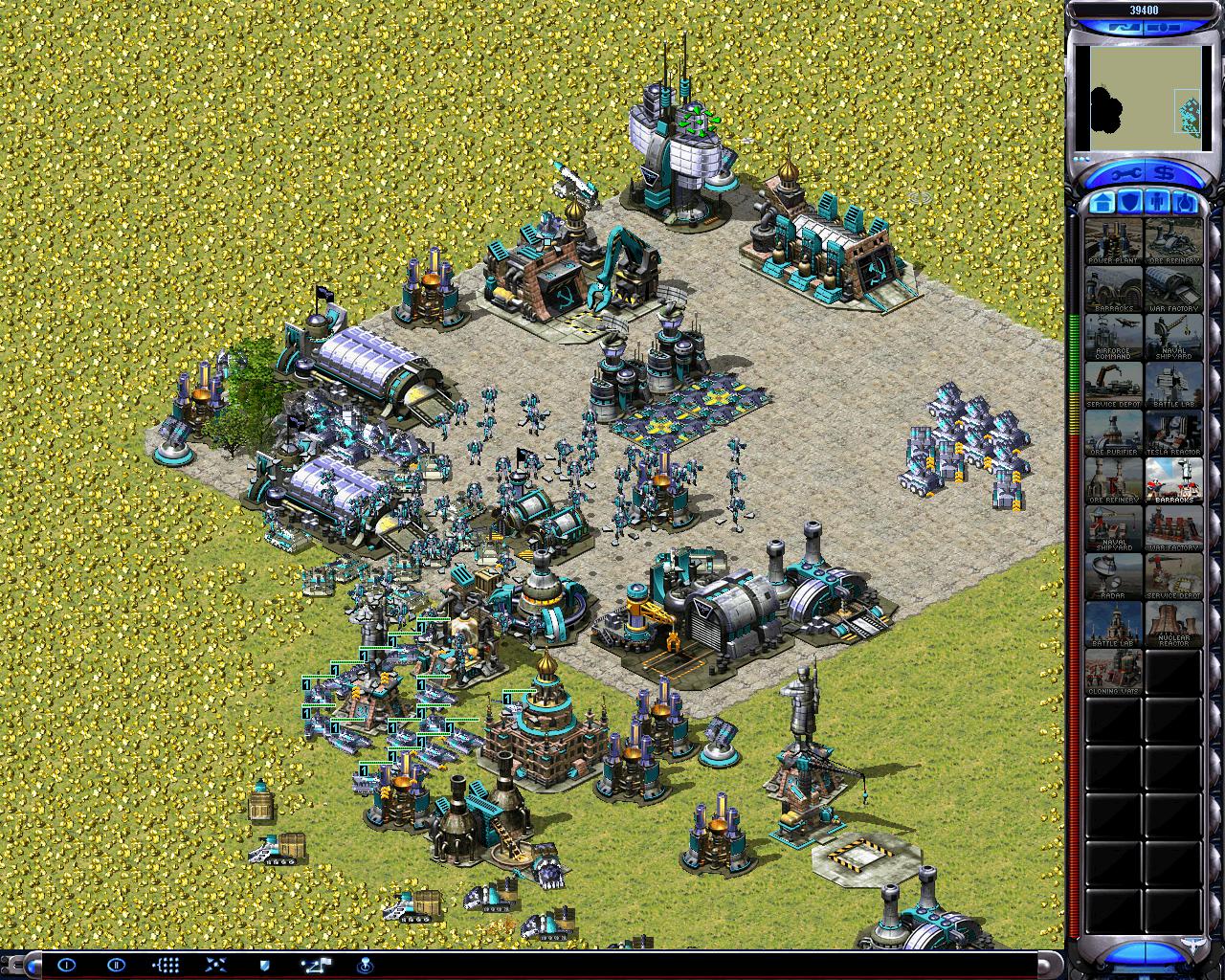Click on the radar minimap
1225x980 pixels.
point(1139,92)
